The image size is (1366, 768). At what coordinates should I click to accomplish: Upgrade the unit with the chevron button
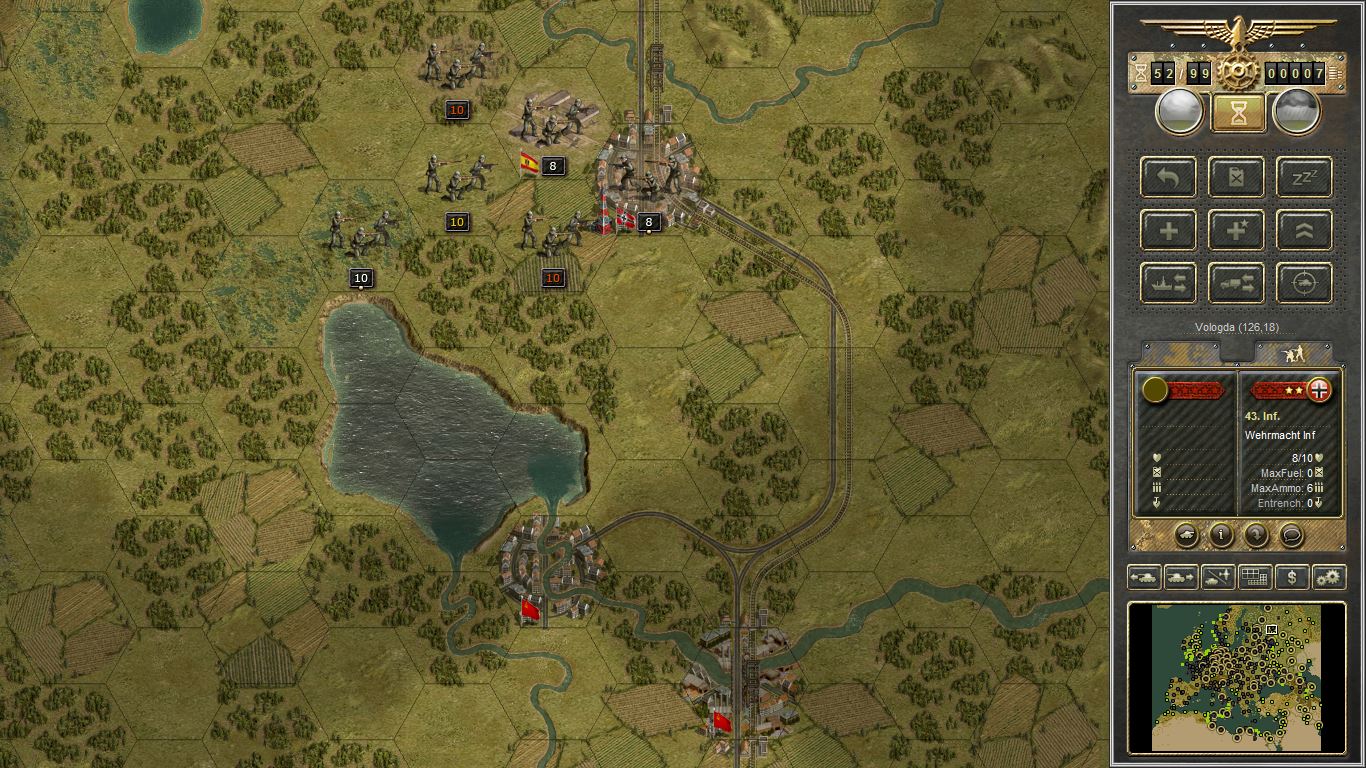tap(1304, 230)
